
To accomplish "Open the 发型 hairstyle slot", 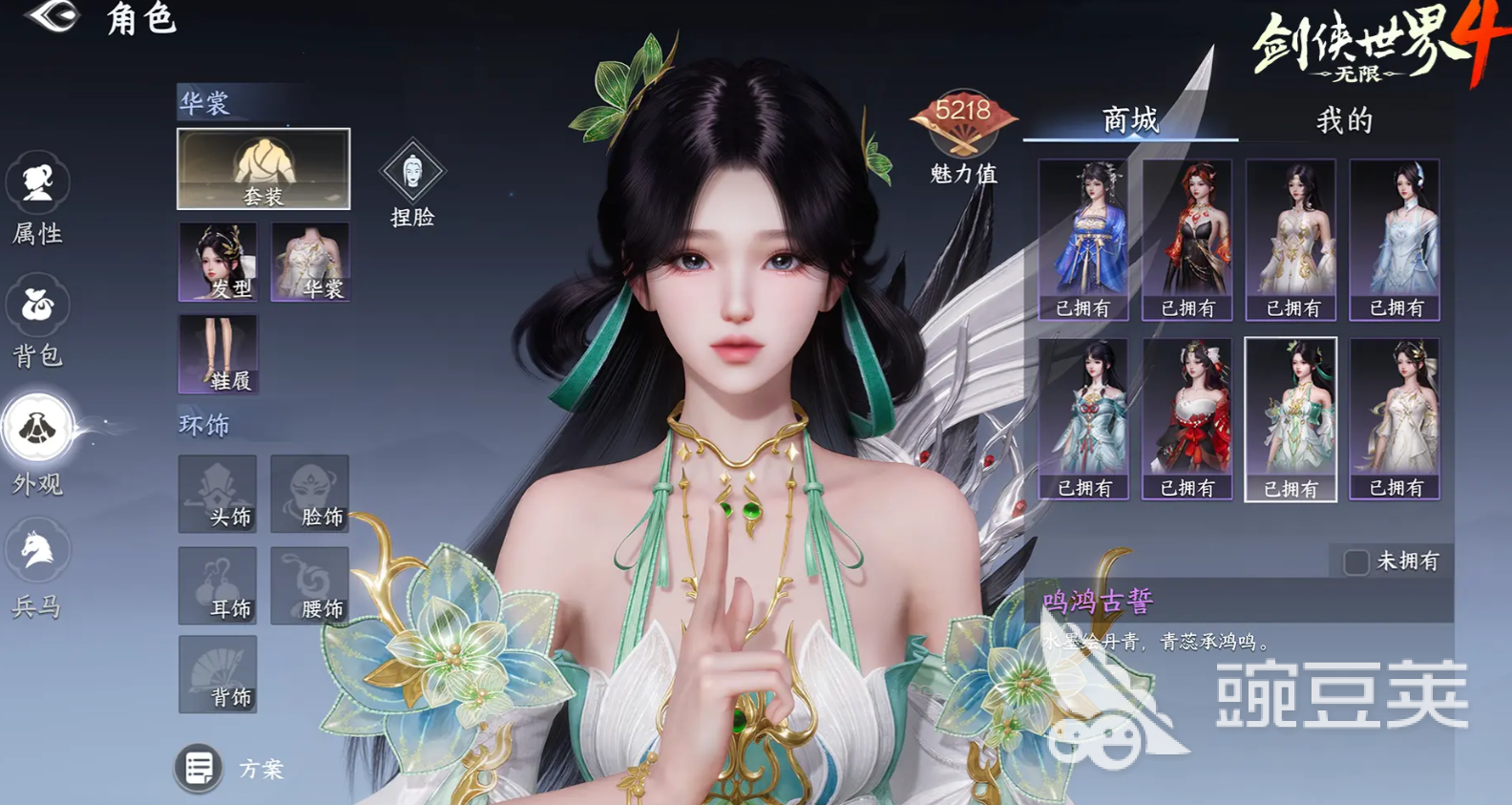I will [218, 261].
